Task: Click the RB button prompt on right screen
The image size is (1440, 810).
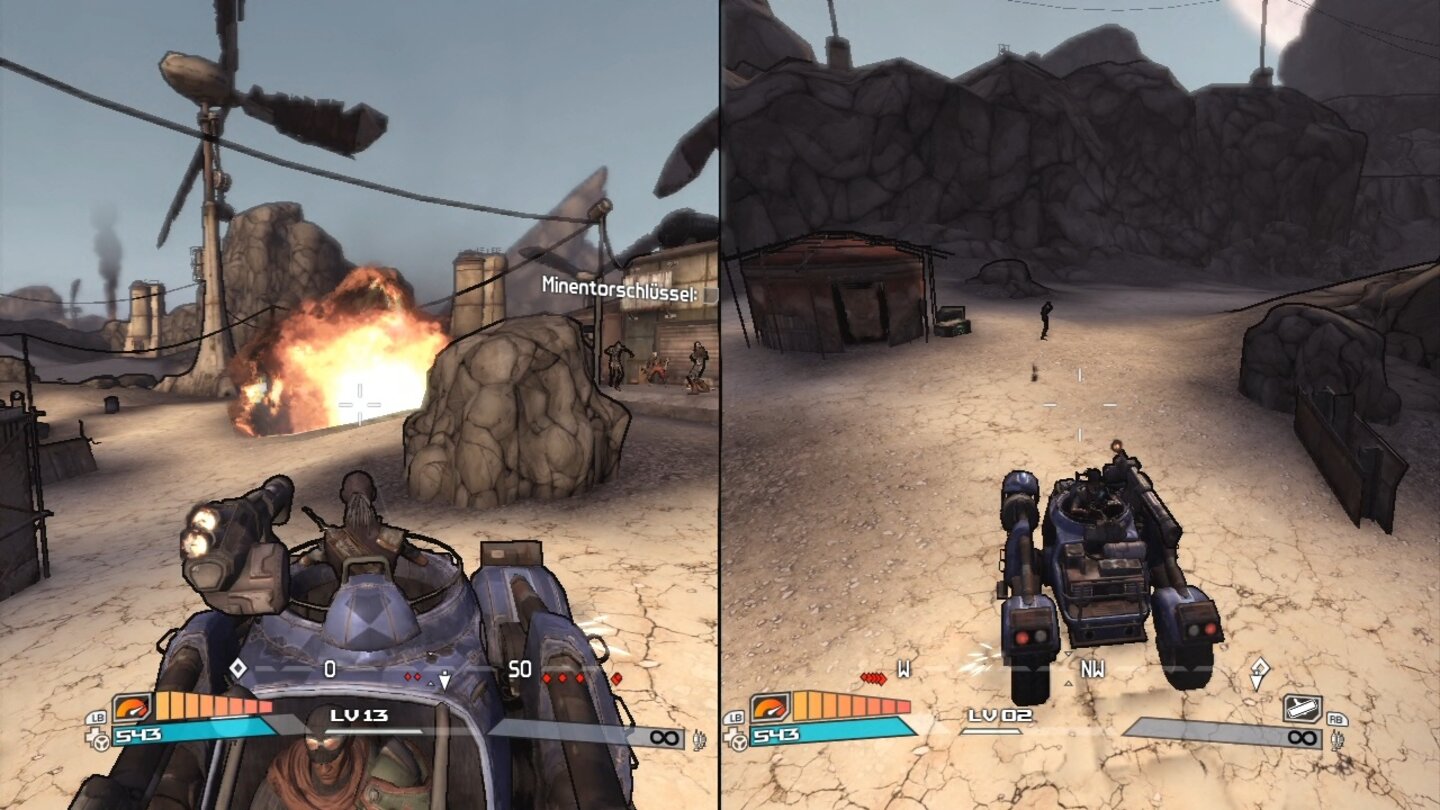Action: [x=1337, y=718]
